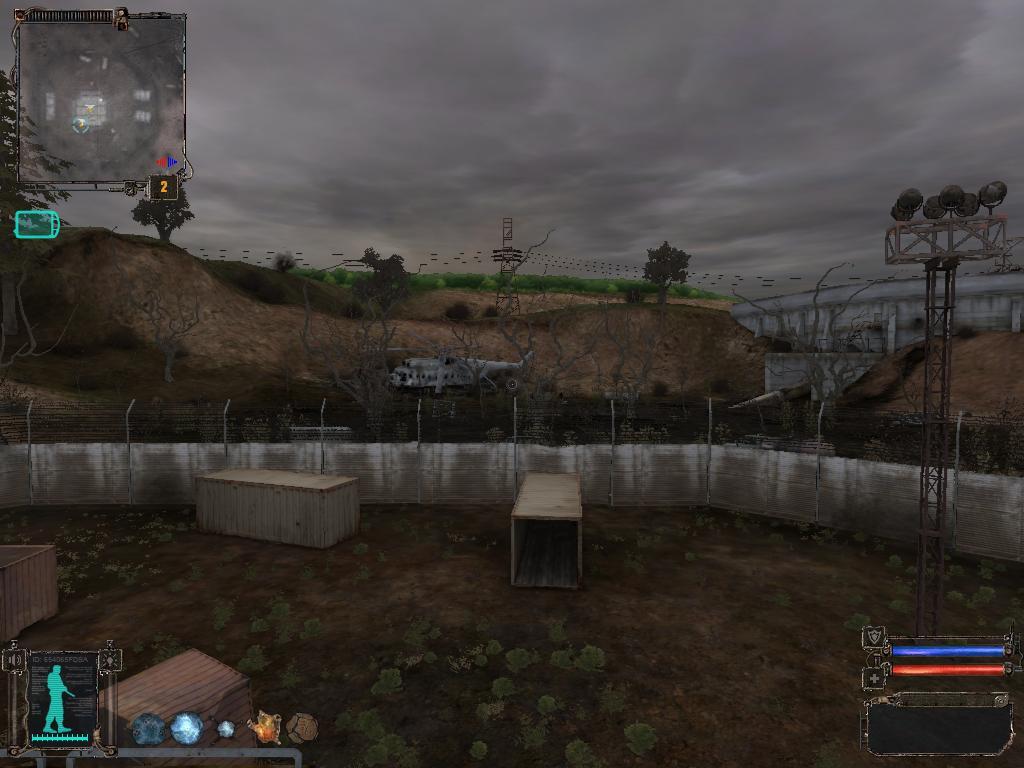This screenshot has height=768, width=1024.
Task: Click the light bulb visibility indicator icon
Action: pyautogui.click(x=110, y=659)
